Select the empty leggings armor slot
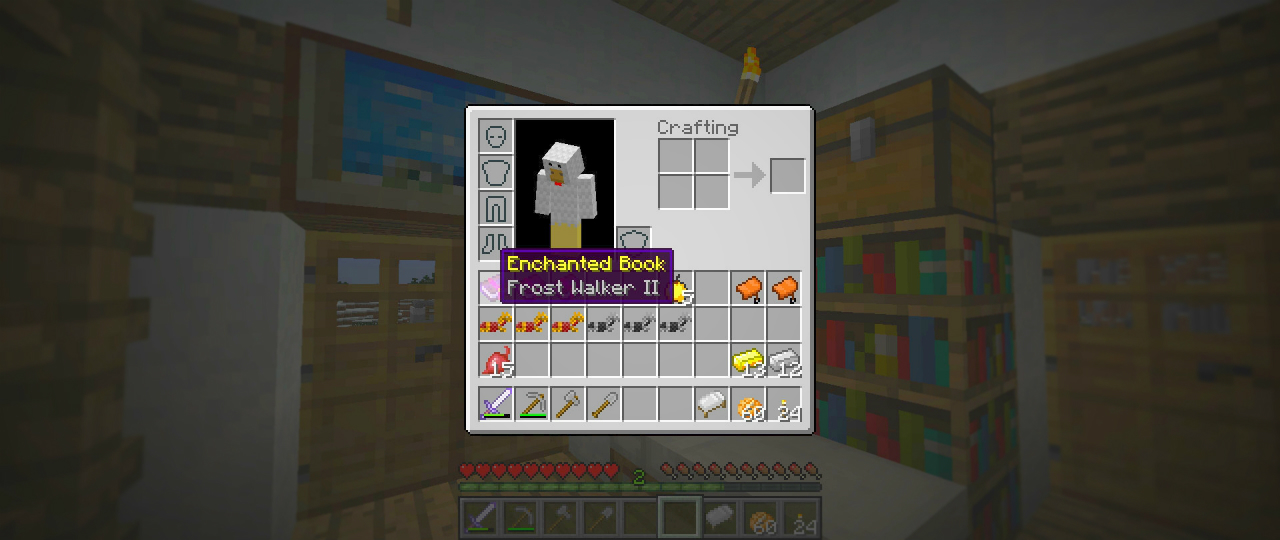The height and width of the screenshot is (540, 1280). (x=496, y=208)
